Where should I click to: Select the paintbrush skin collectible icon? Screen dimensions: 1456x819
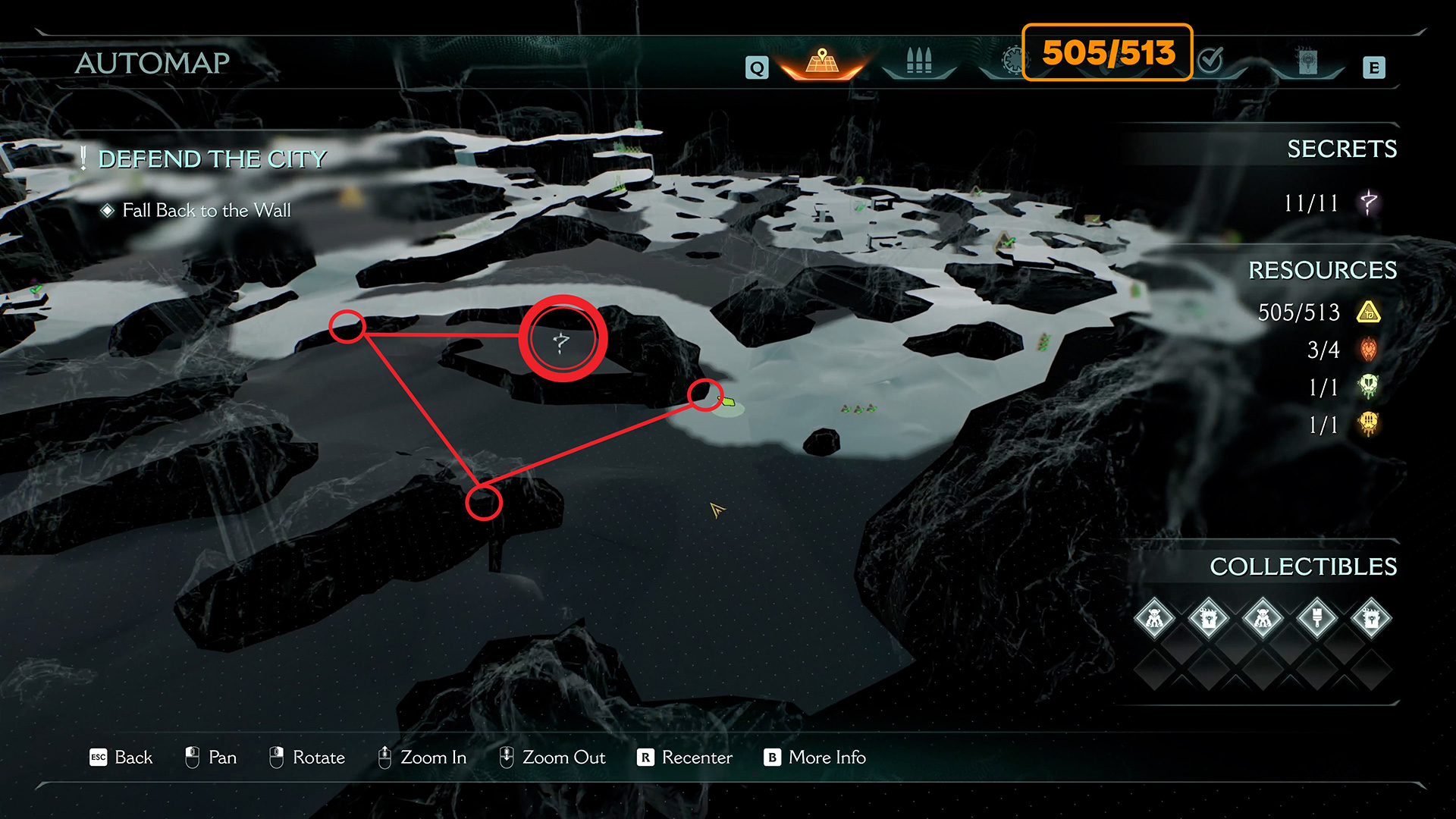coord(1316,619)
